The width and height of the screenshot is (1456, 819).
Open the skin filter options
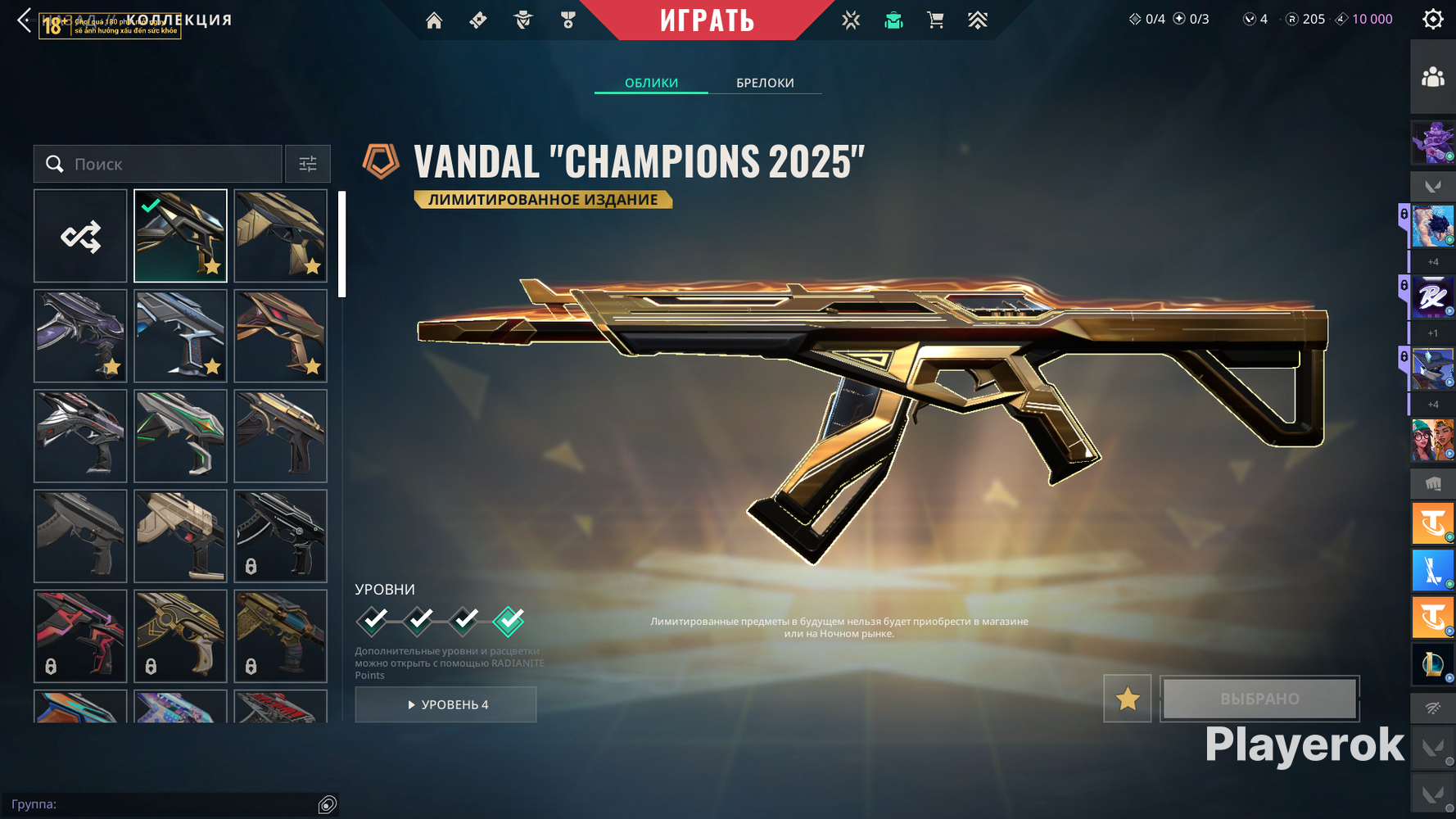click(308, 165)
